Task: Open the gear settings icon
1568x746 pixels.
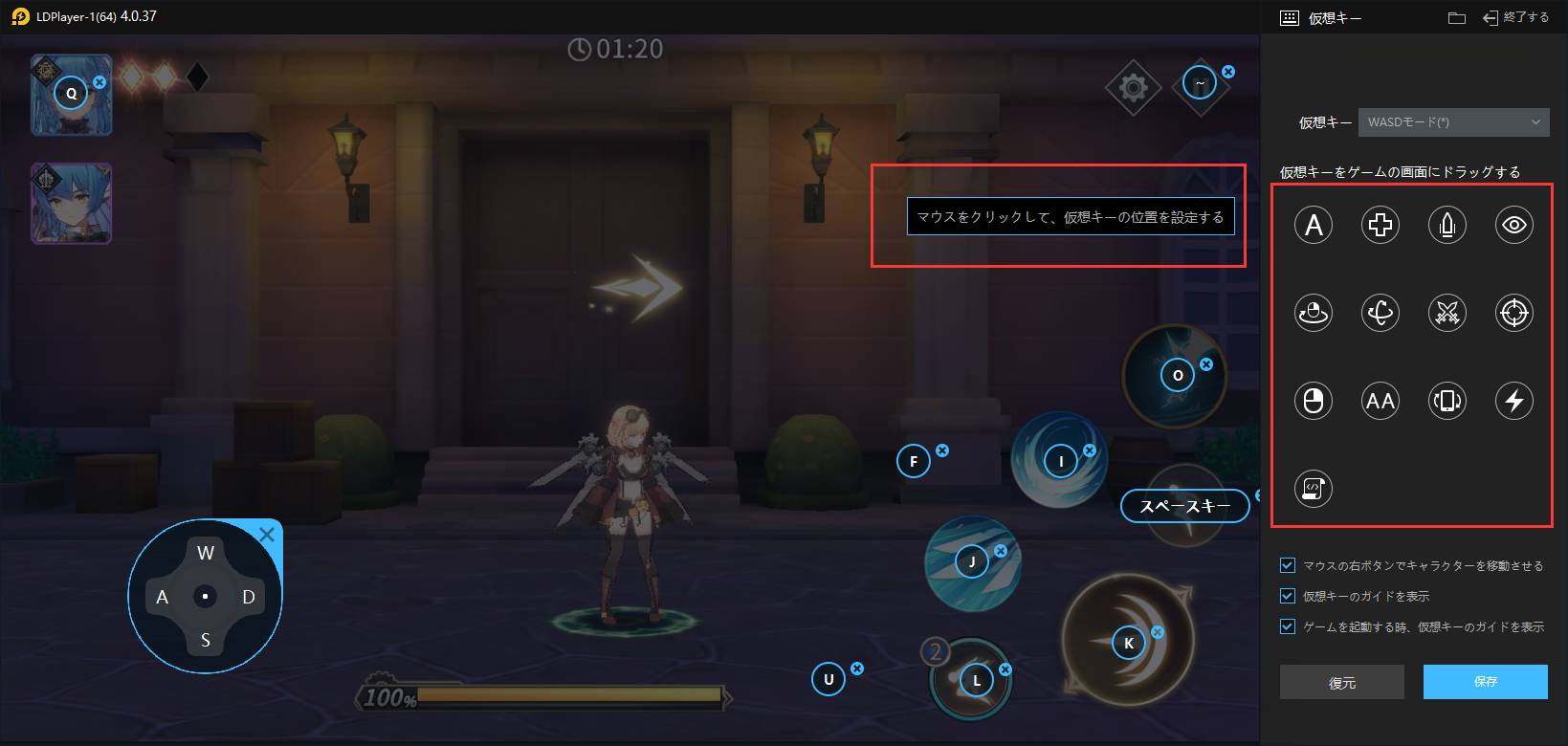Action: tap(1133, 88)
